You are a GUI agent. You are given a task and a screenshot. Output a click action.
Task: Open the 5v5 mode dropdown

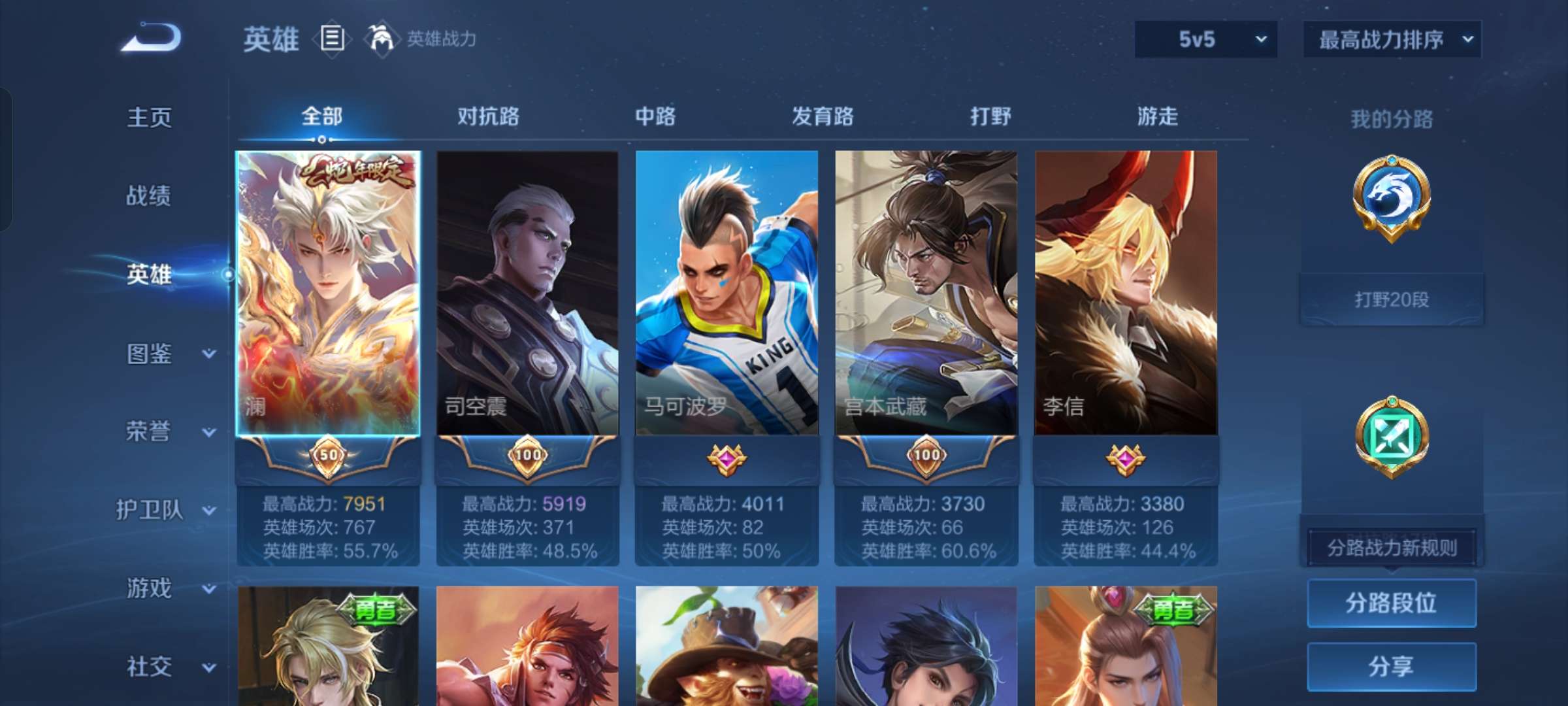1204,39
